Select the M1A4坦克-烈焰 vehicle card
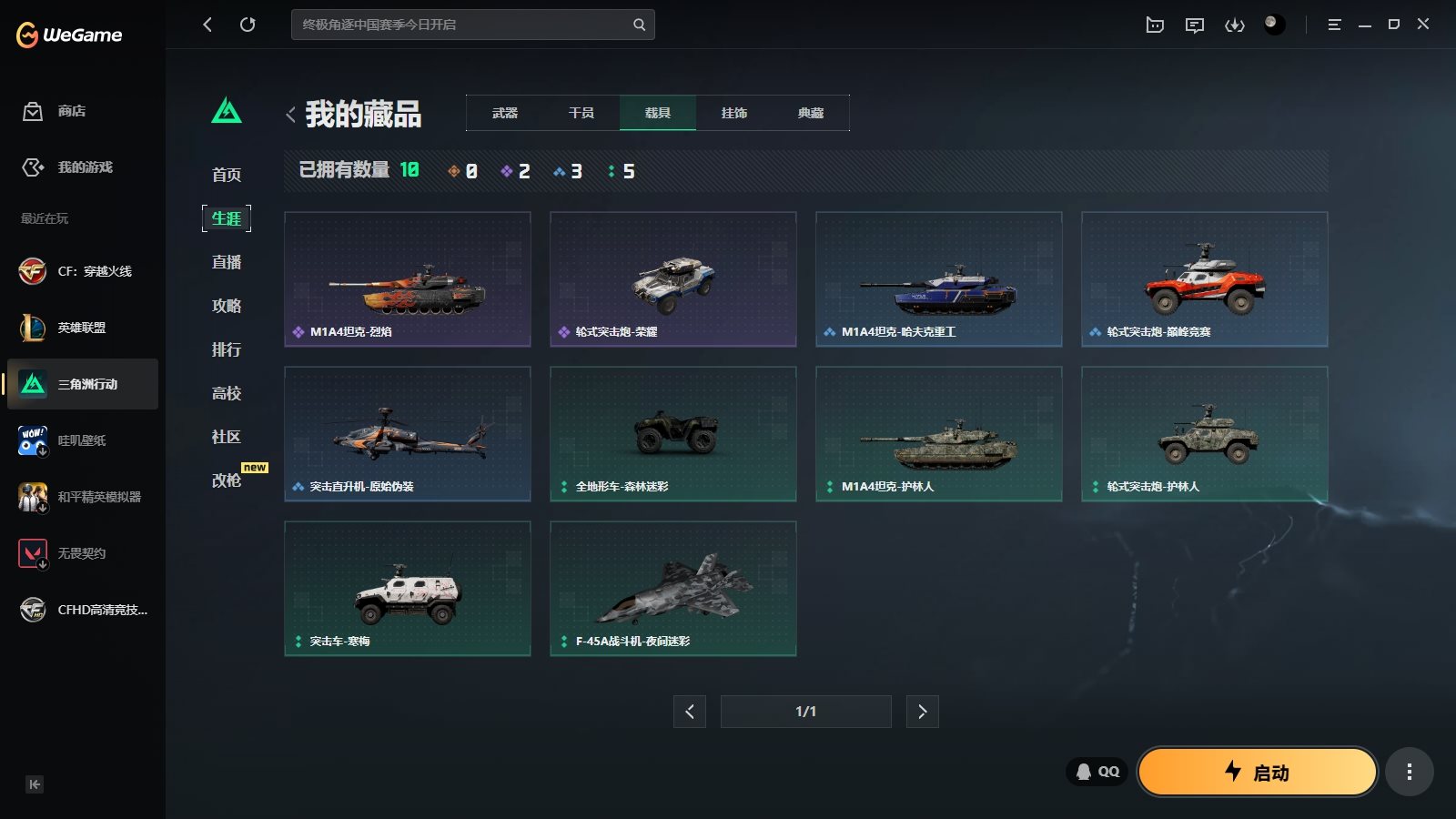The height and width of the screenshot is (819, 1456). [x=408, y=279]
